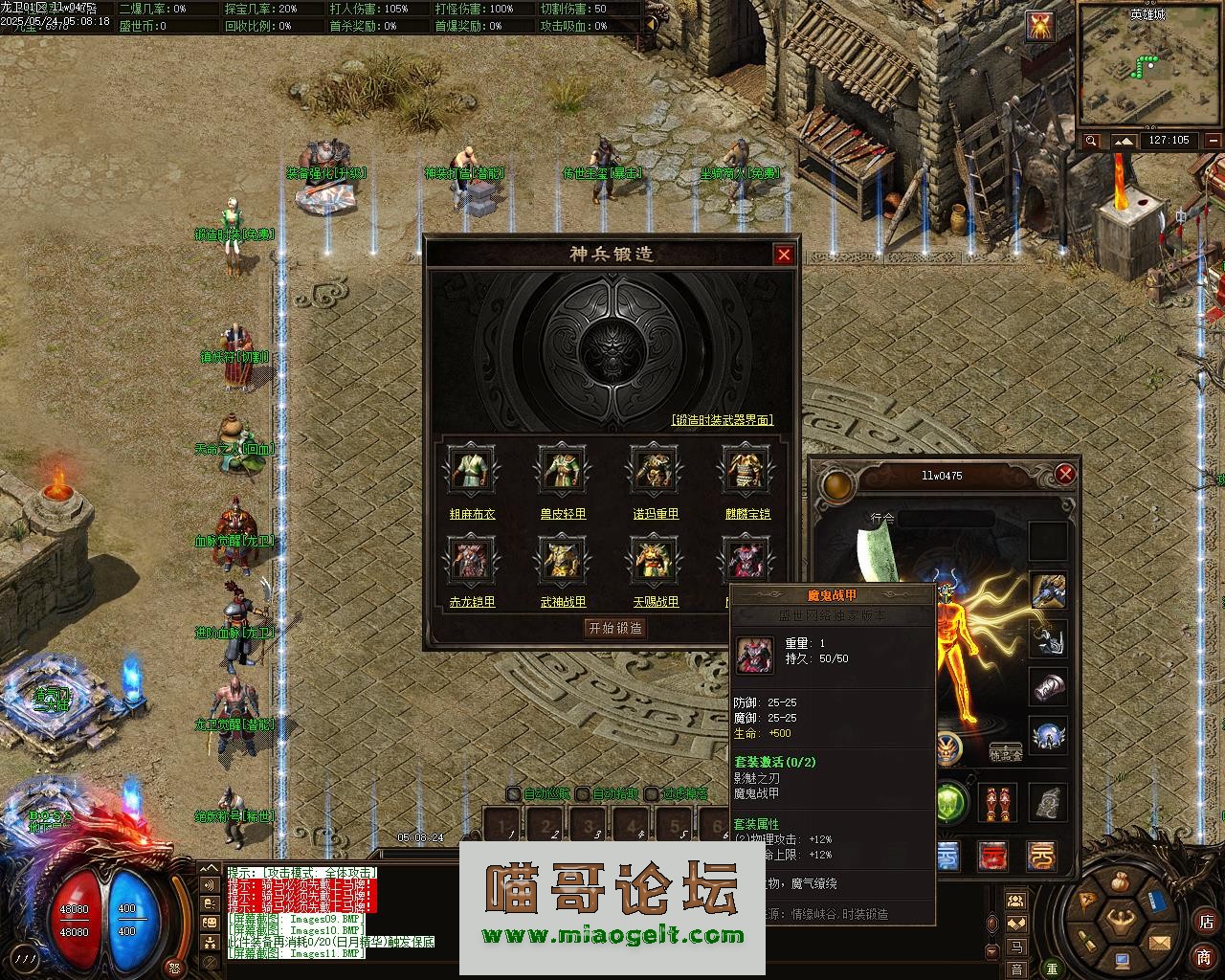Click the 开始锻造 start forging button
Image resolution: width=1225 pixels, height=980 pixels.
pos(615,628)
